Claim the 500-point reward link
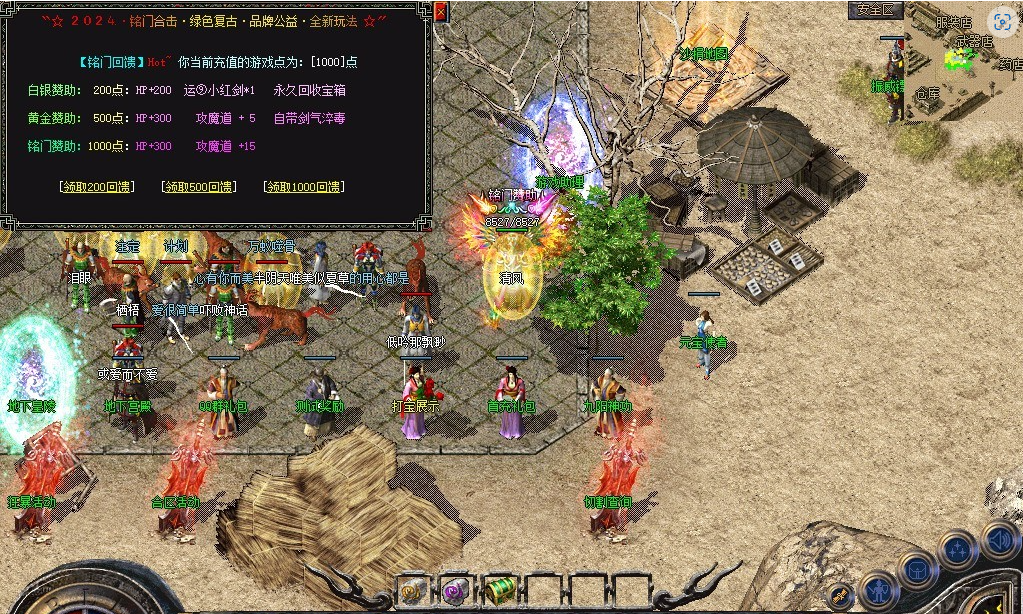The width and height of the screenshot is (1023, 614). point(198,187)
